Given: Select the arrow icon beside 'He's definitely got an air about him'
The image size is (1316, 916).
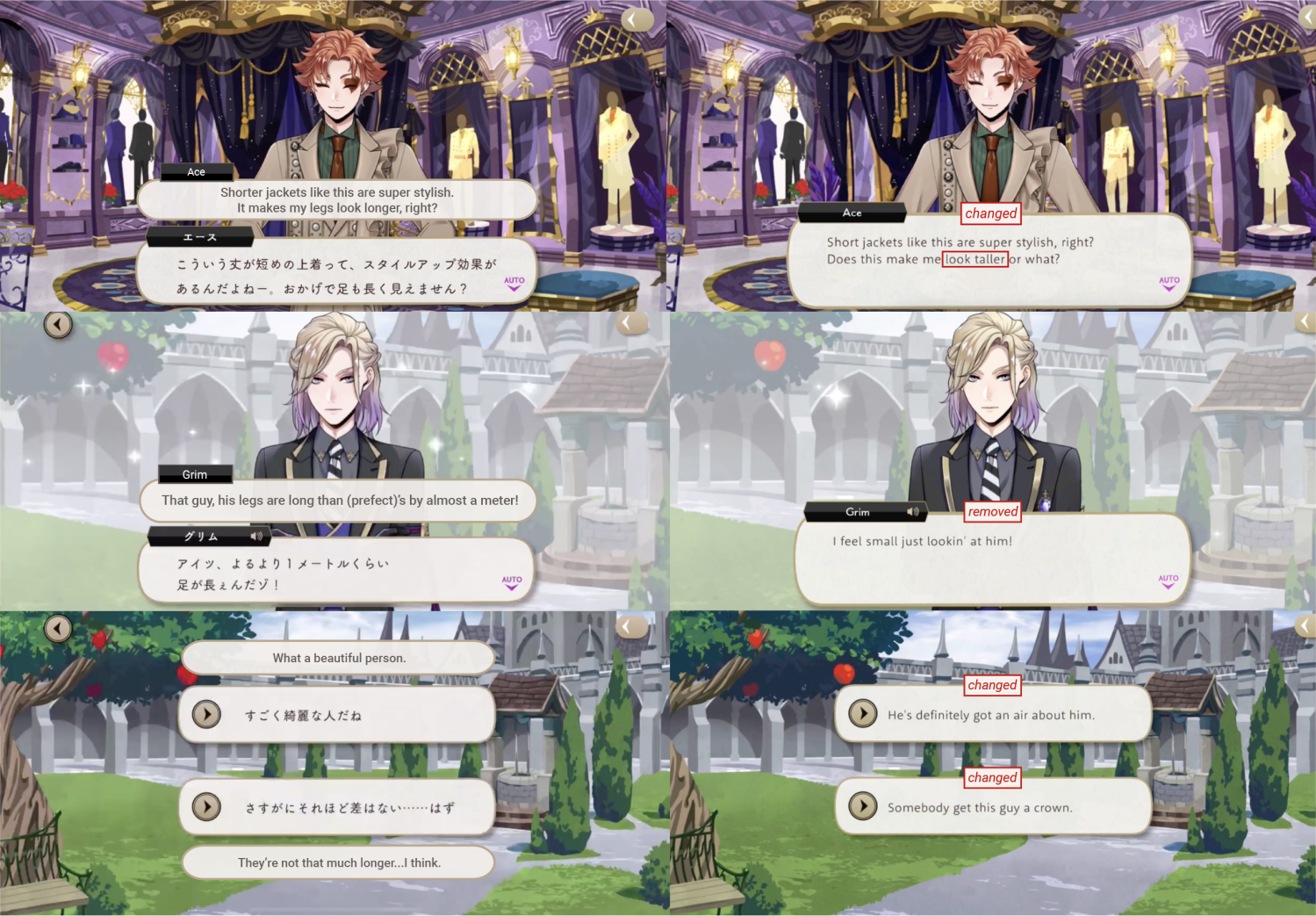Looking at the screenshot, I should (862, 713).
